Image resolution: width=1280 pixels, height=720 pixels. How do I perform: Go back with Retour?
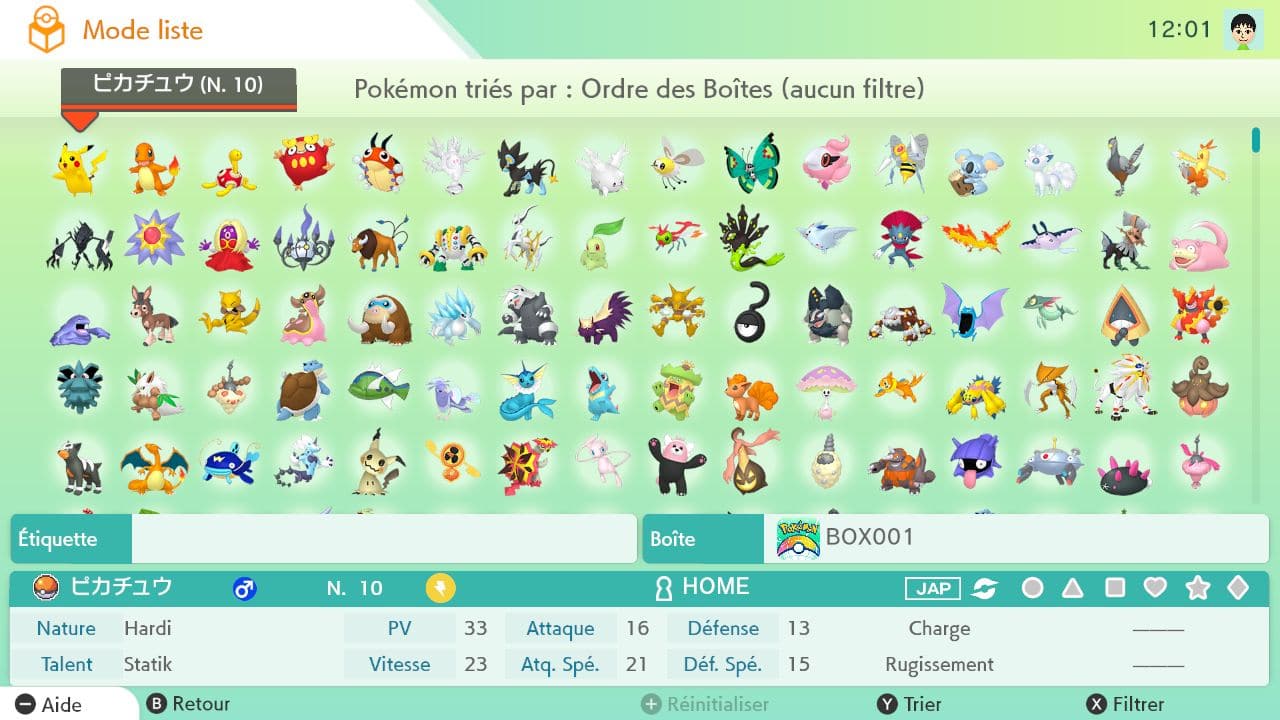click(189, 704)
